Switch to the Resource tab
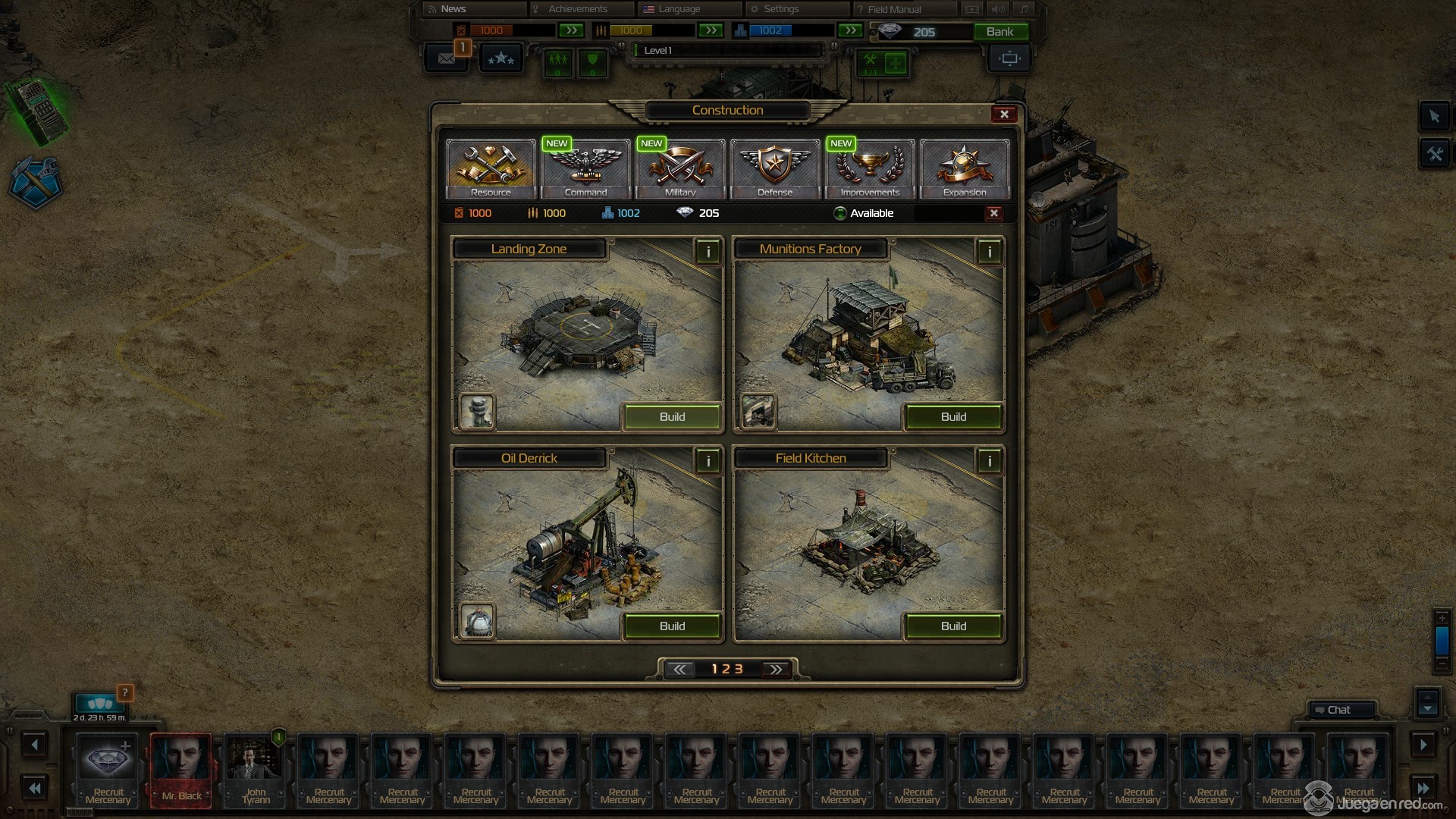 tap(491, 168)
